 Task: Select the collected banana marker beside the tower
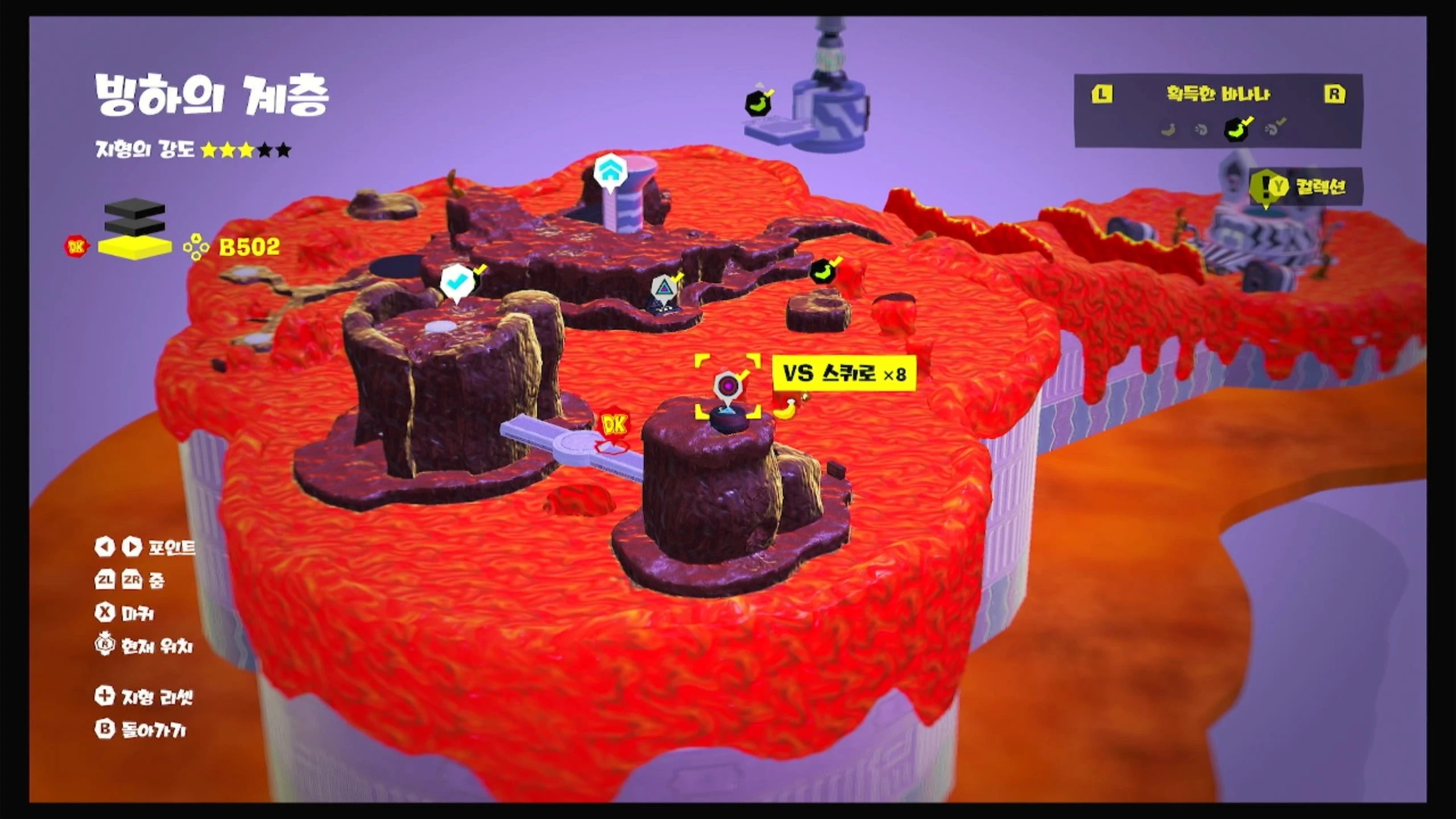[758, 103]
